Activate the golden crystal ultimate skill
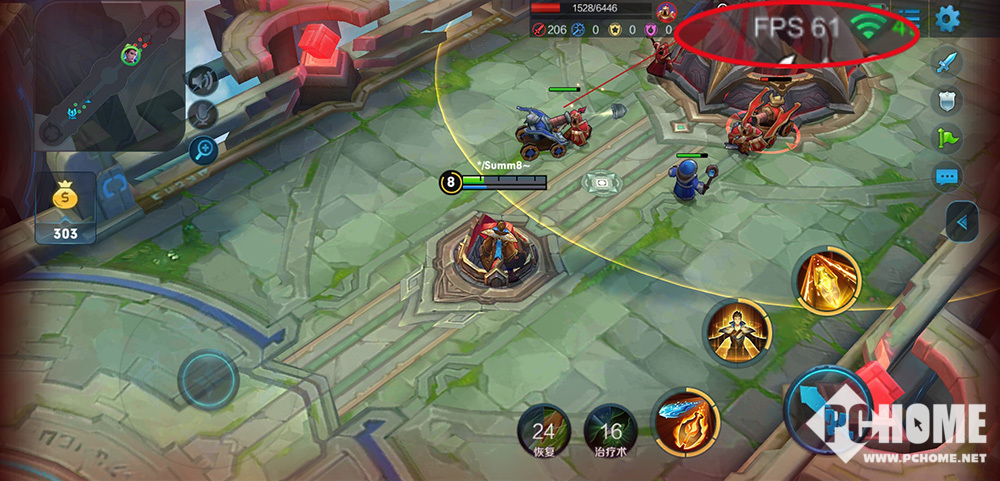 pyautogui.click(x=827, y=281)
